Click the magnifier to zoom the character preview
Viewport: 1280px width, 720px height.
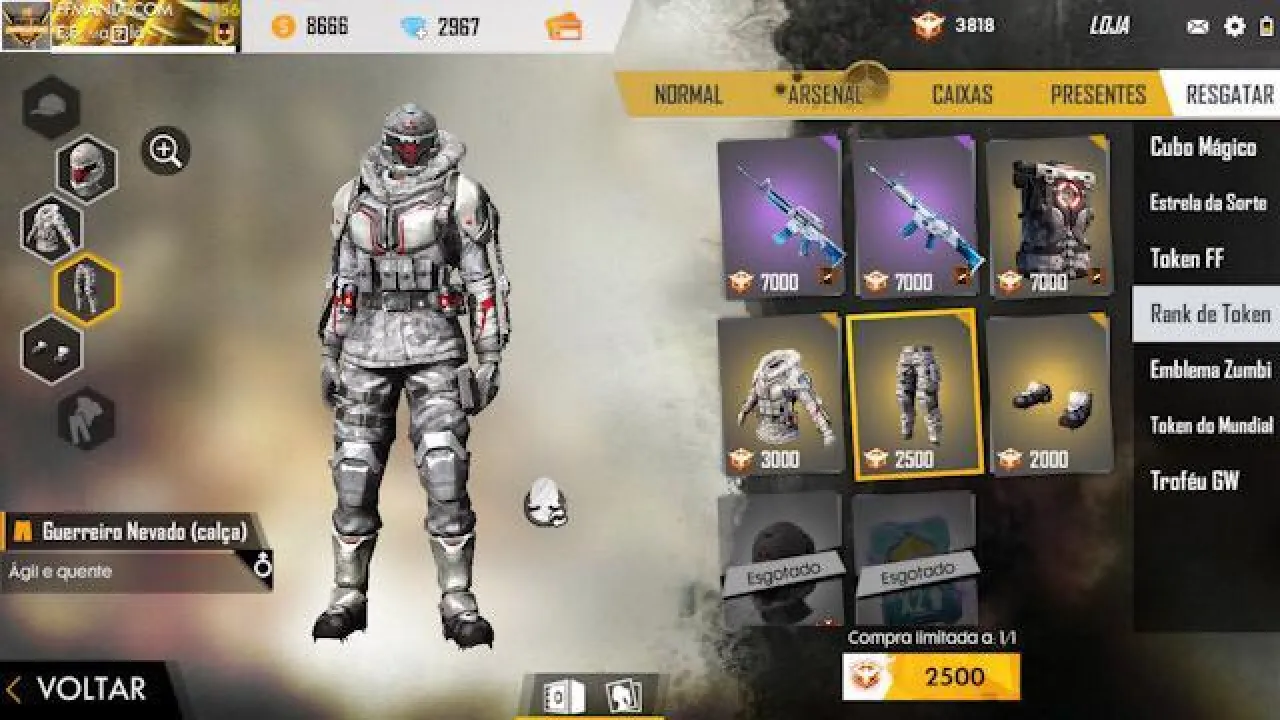click(x=163, y=150)
